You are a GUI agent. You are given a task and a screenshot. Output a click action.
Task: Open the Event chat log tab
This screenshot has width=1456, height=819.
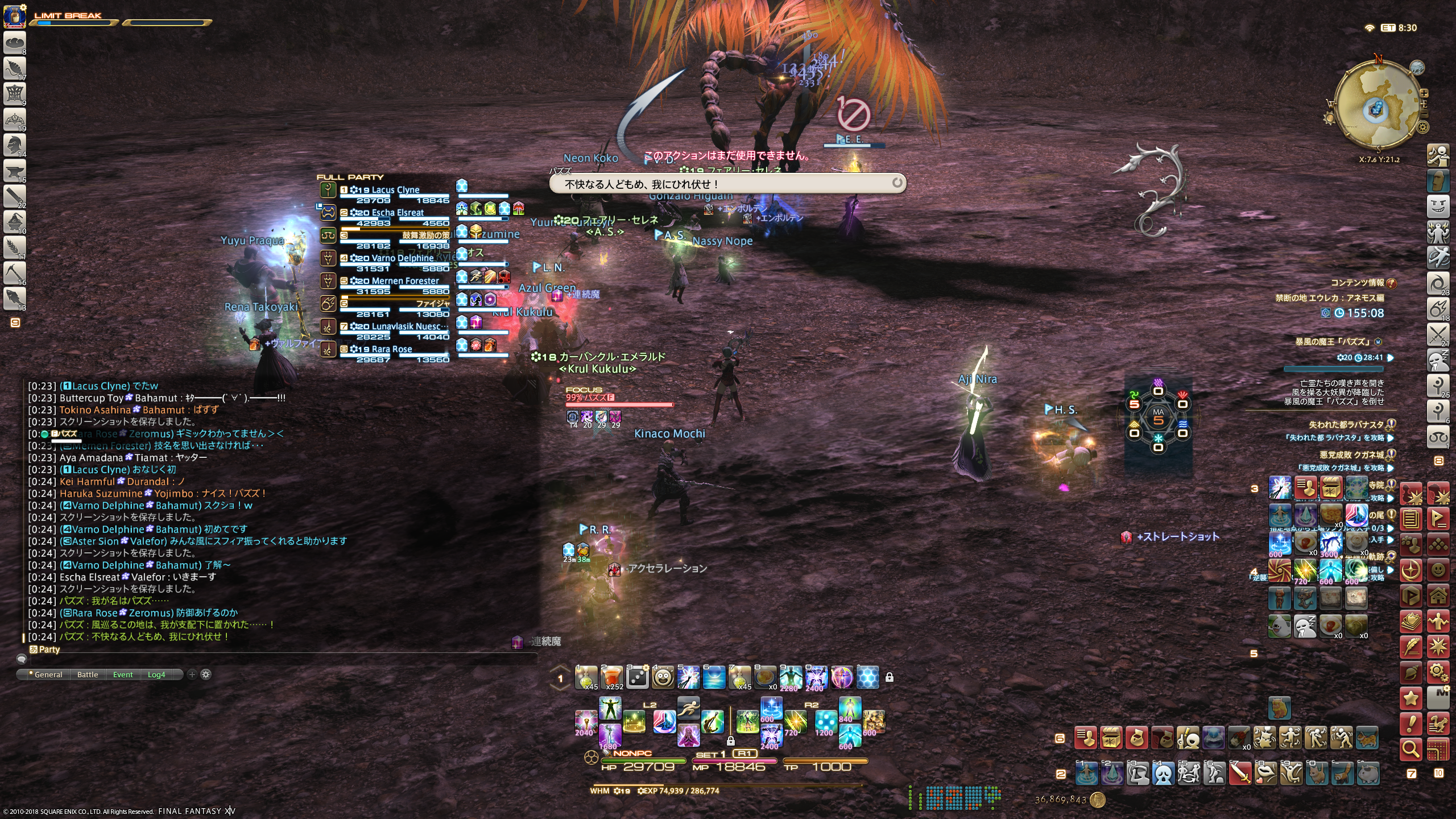123,675
